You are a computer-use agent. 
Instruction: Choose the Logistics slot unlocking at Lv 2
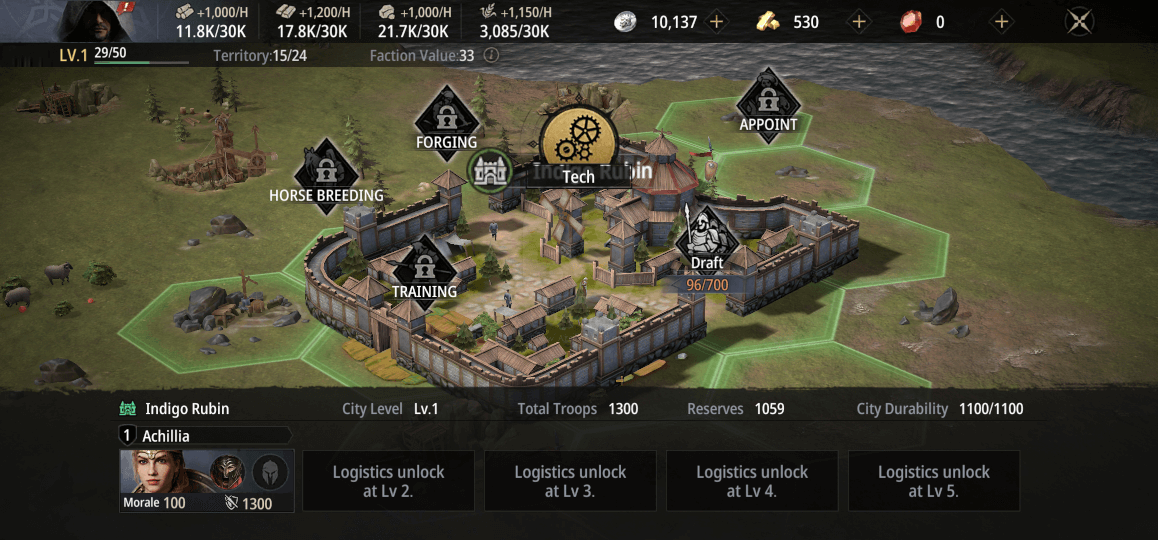pos(388,481)
